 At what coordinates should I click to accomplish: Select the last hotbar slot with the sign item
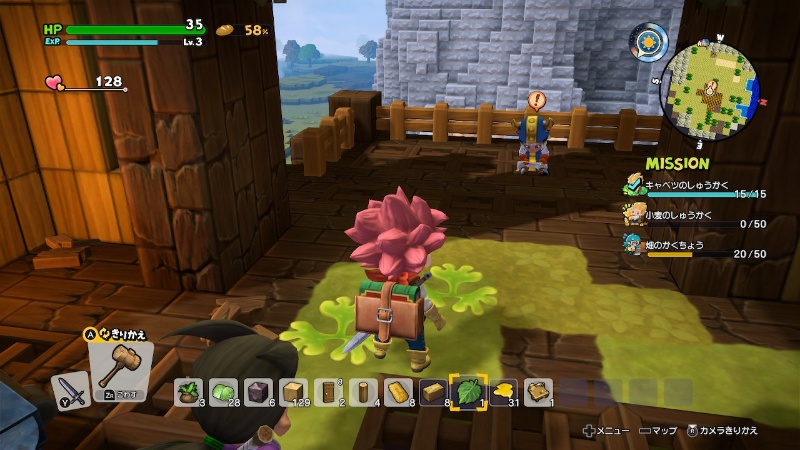(x=539, y=392)
